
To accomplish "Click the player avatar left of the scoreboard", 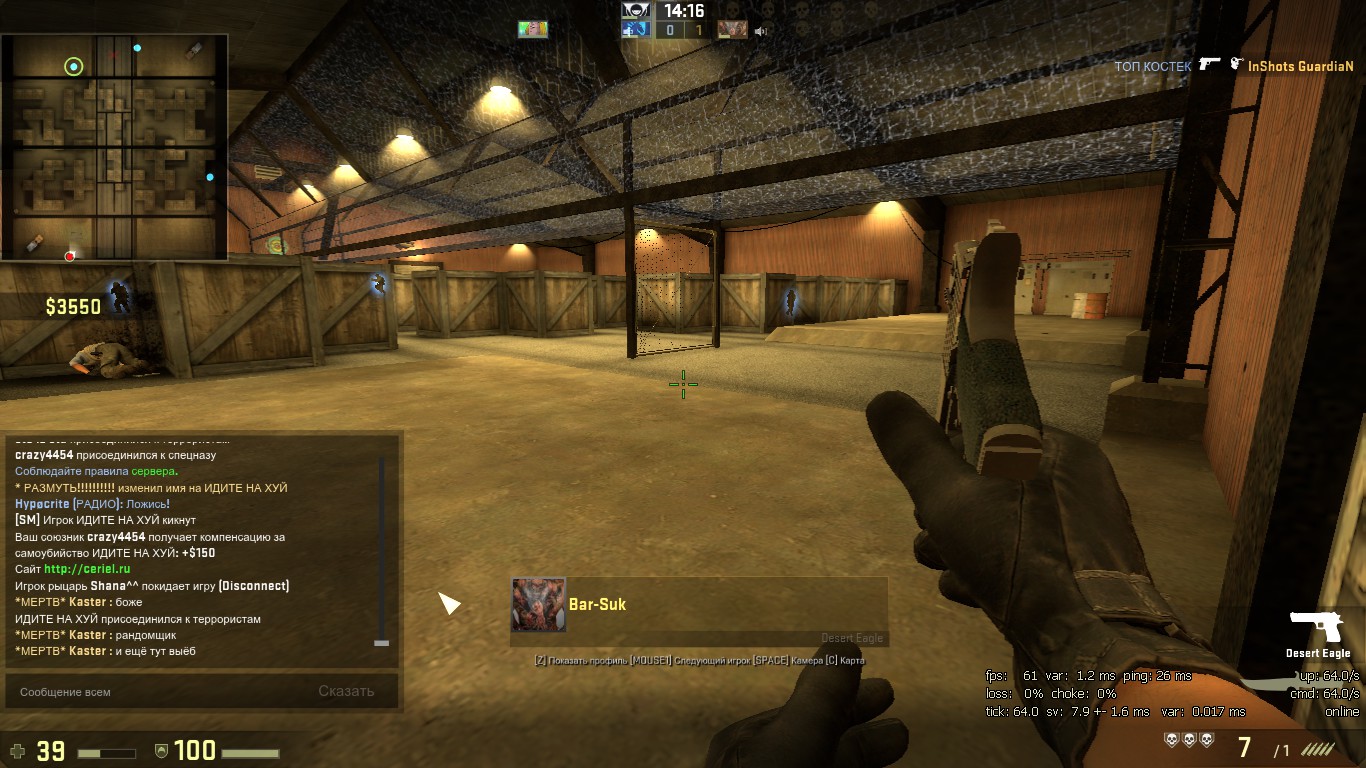I will tap(533, 29).
